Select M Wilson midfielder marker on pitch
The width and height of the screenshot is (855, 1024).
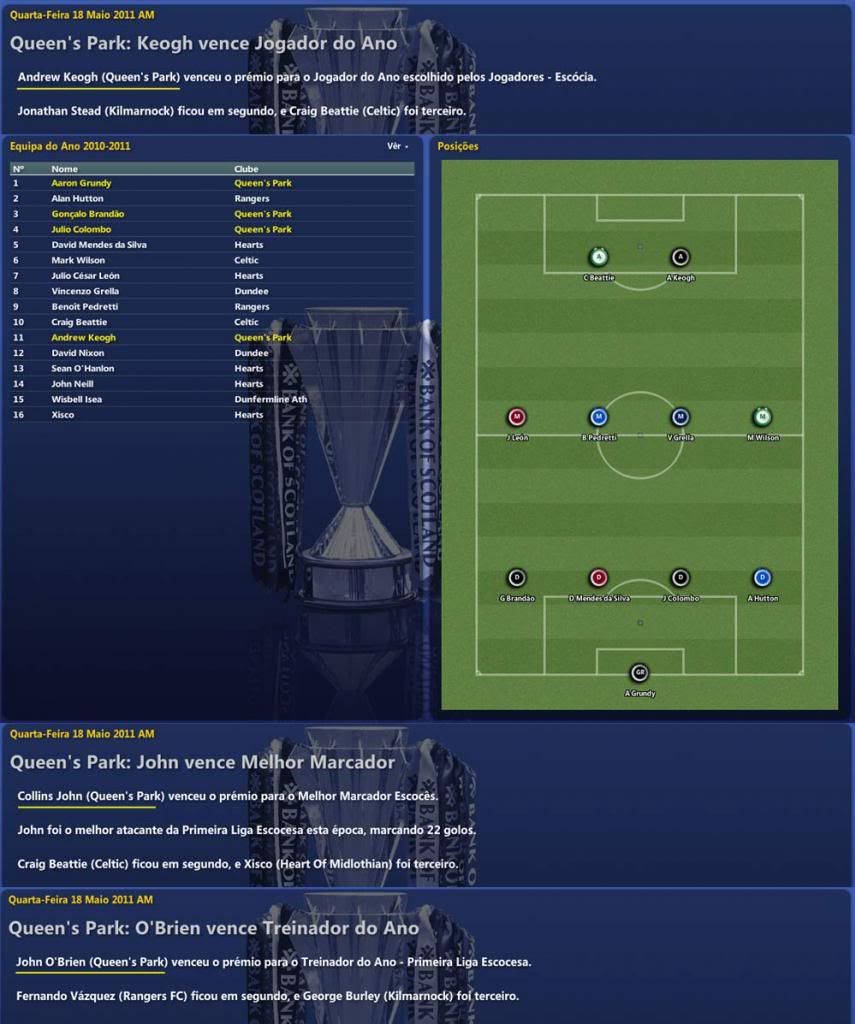[762, 417]
